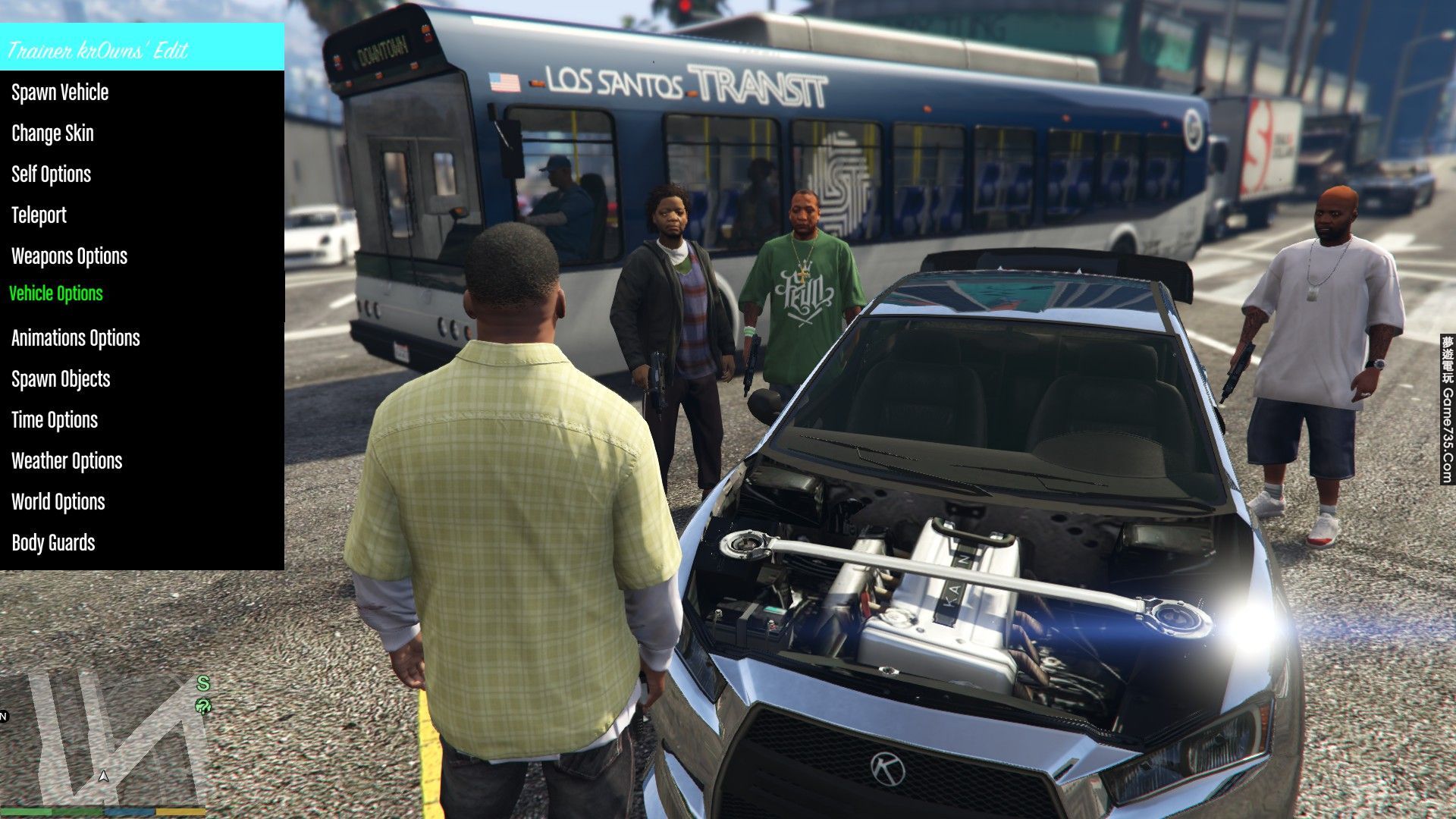This screenshot has height=819, width=1456.
Task: Click the green S marker on minimap
Action: click(202, 683)
